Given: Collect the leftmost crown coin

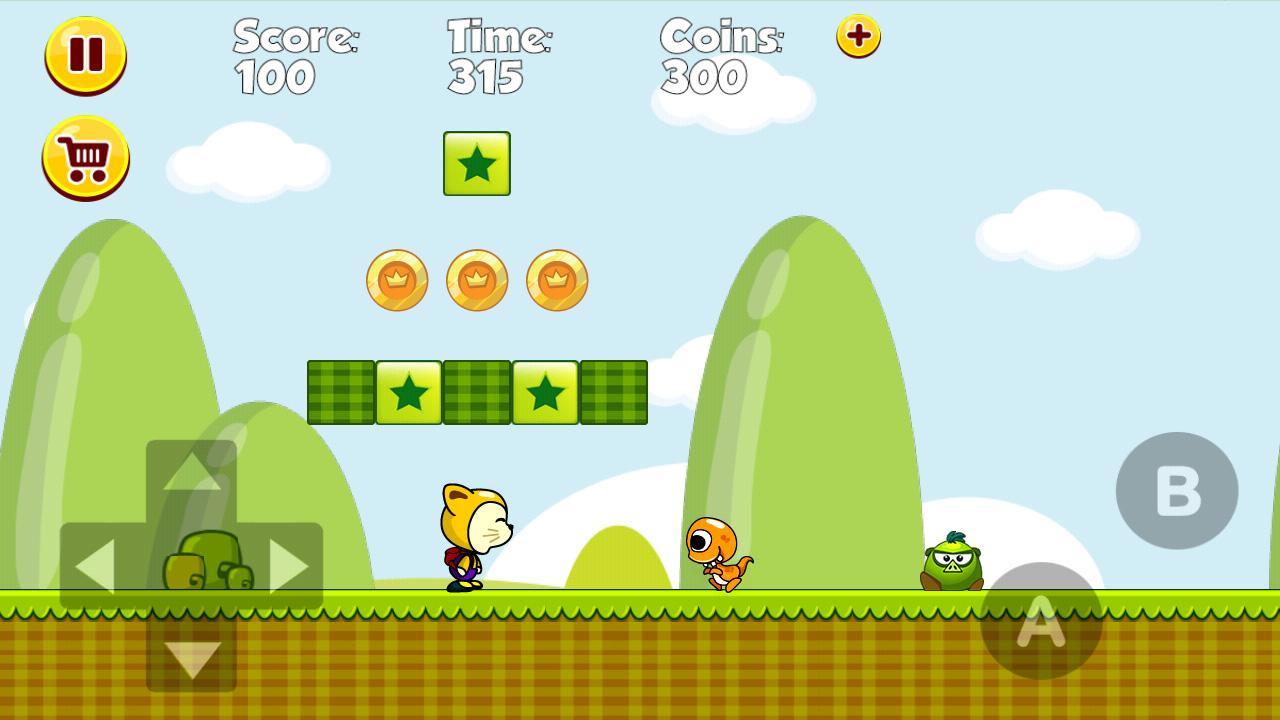Looking at the screenshot, I should click(396, 280).
